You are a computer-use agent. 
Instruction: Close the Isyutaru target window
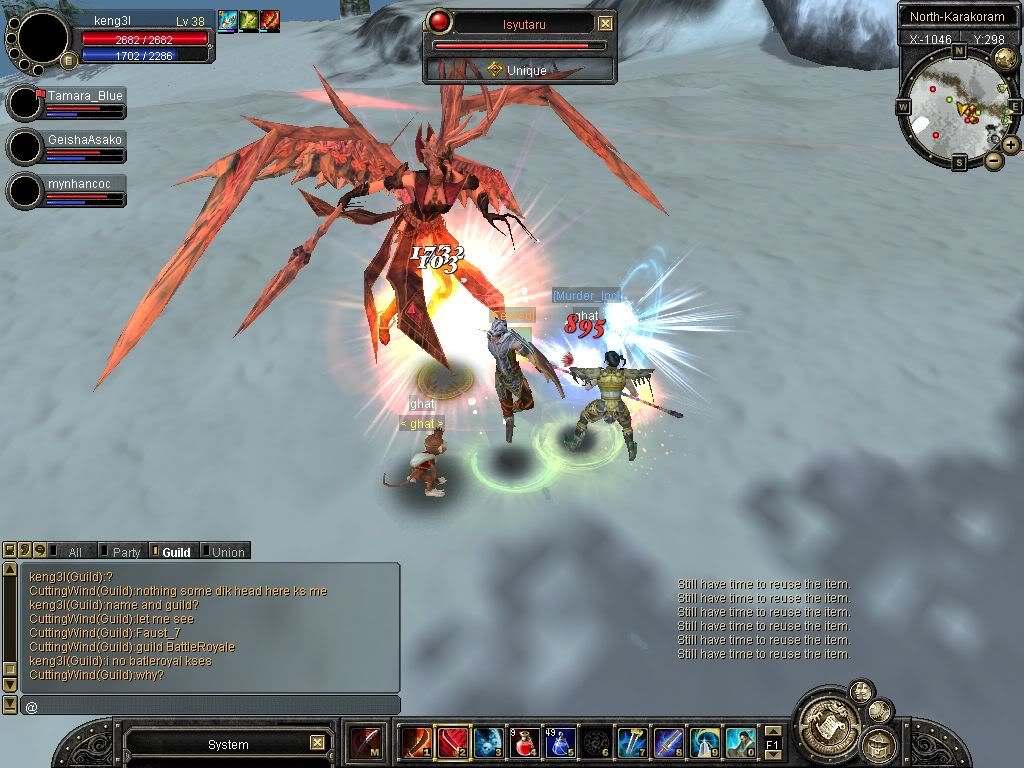coord(605,24)
